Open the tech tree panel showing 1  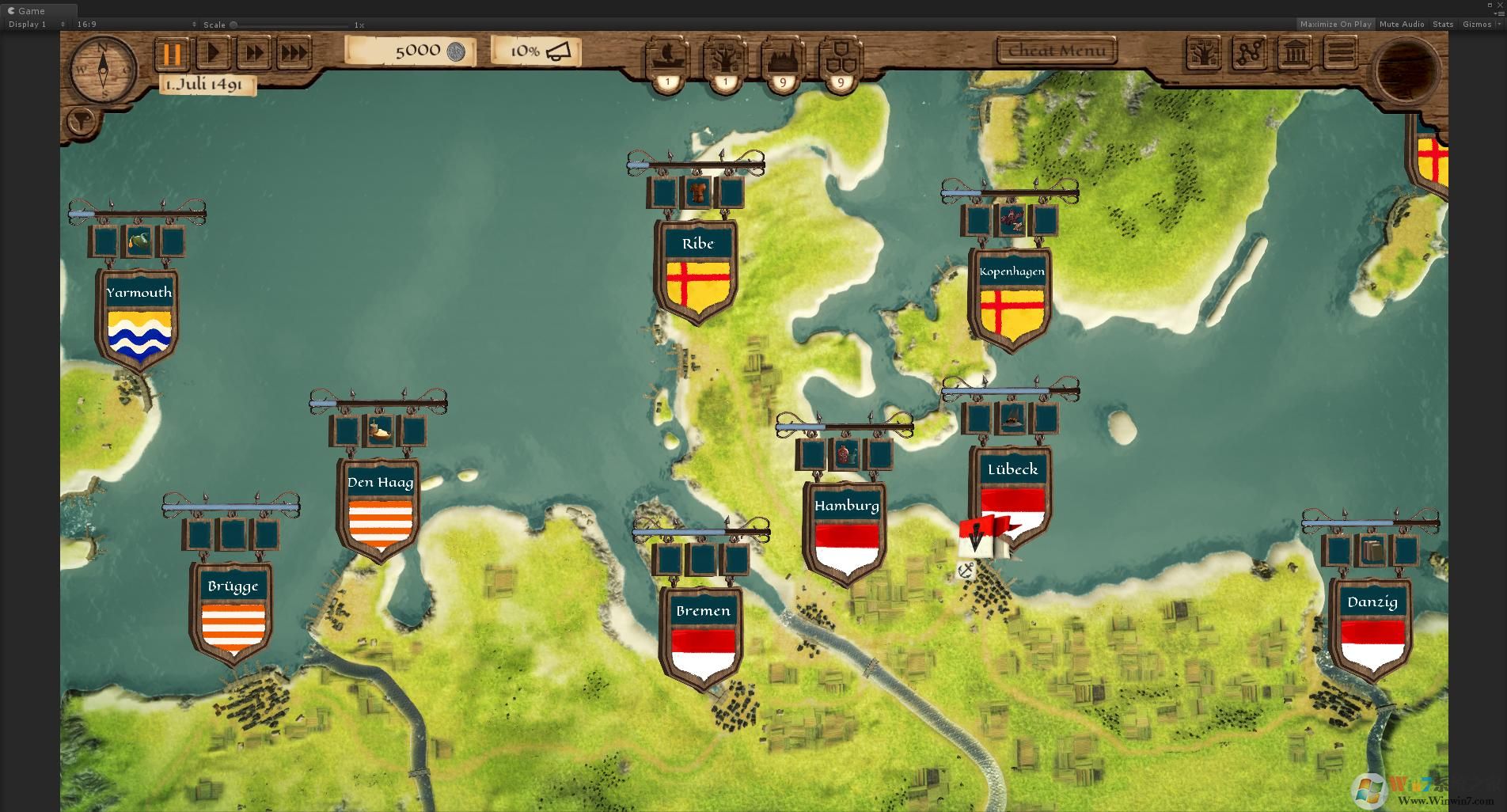tap(724, 57)
